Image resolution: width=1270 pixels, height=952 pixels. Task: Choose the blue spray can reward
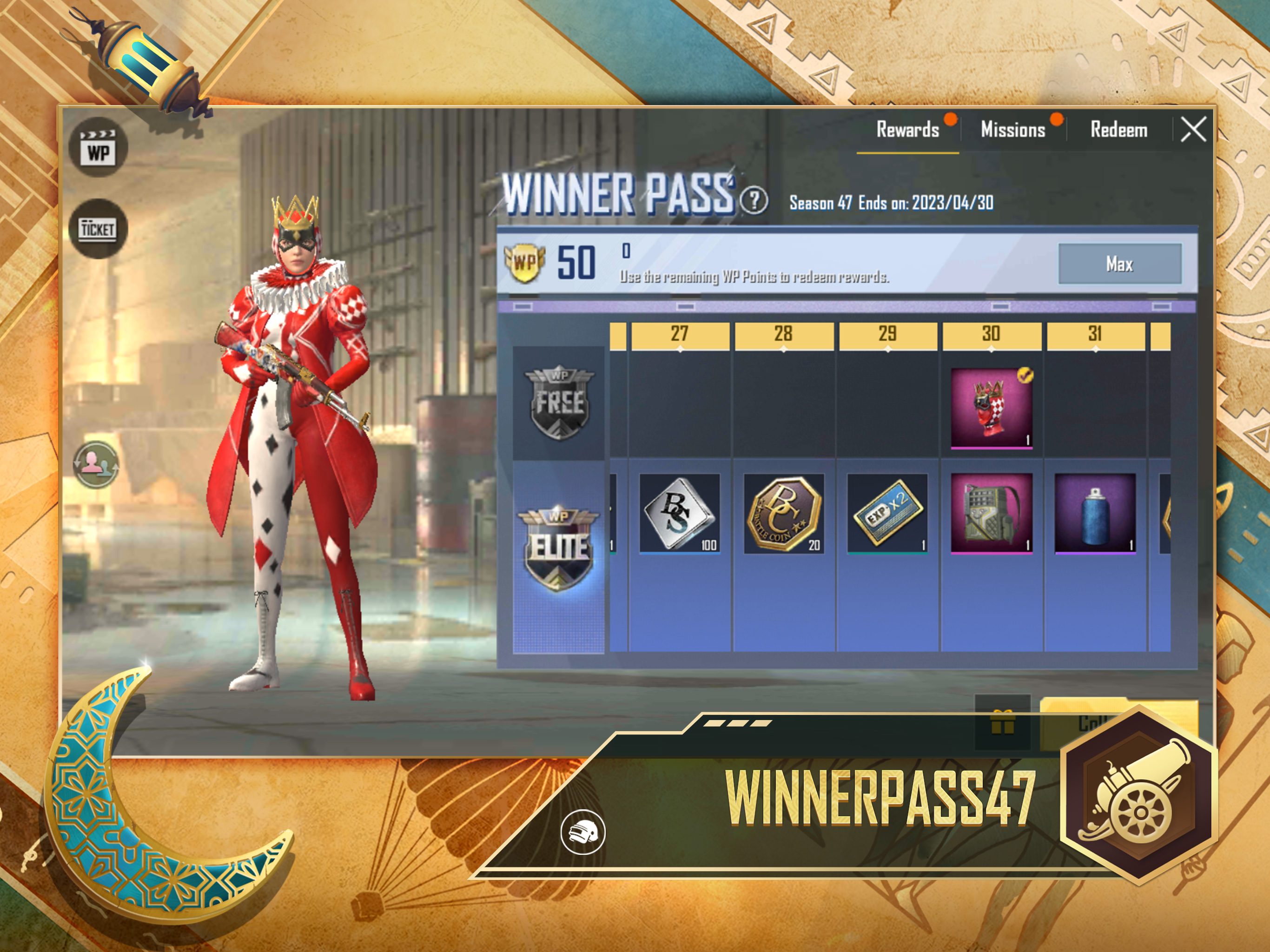pos(1095,513)
